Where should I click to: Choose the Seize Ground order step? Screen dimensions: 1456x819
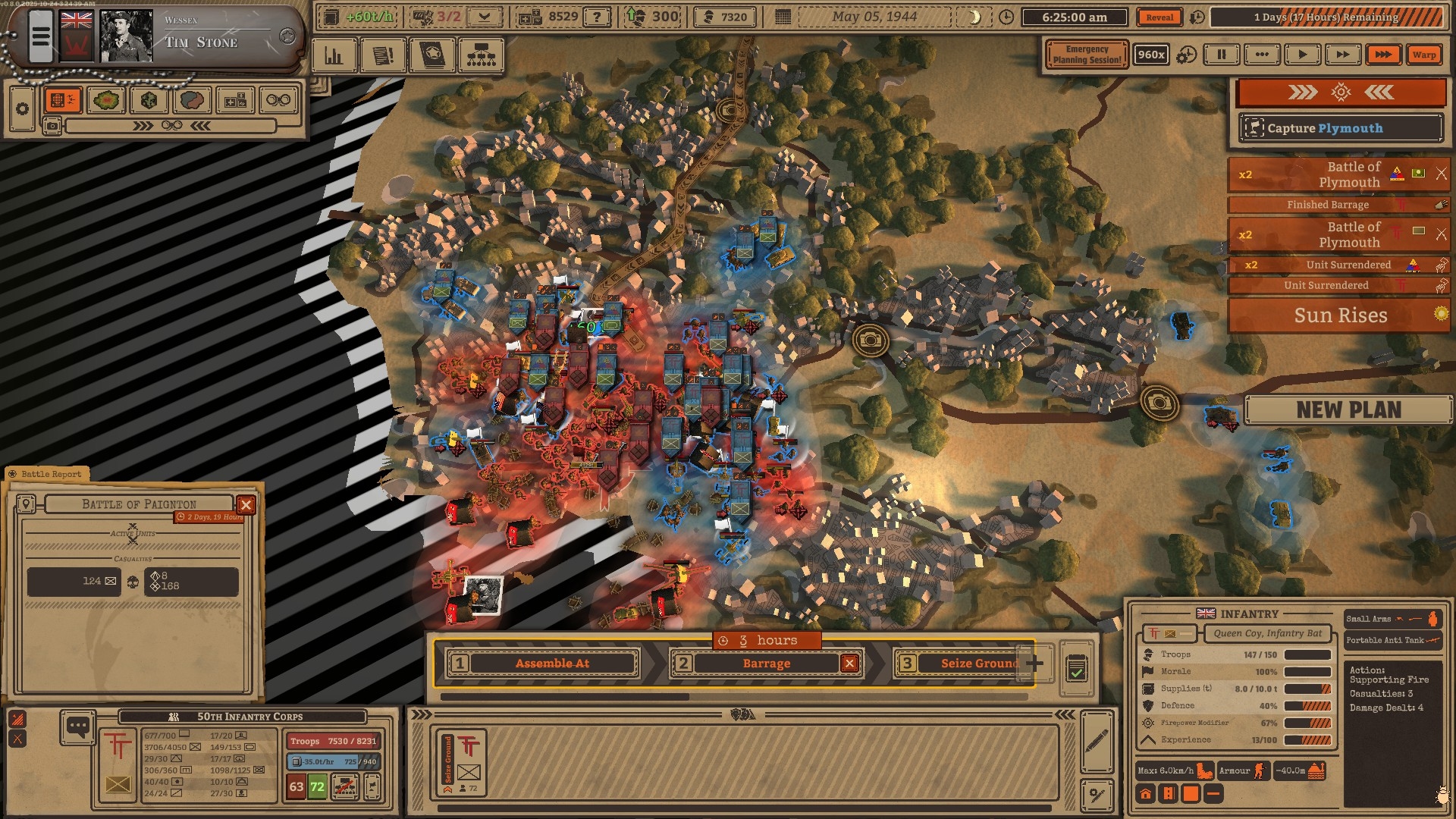click(x=978, y=664)
